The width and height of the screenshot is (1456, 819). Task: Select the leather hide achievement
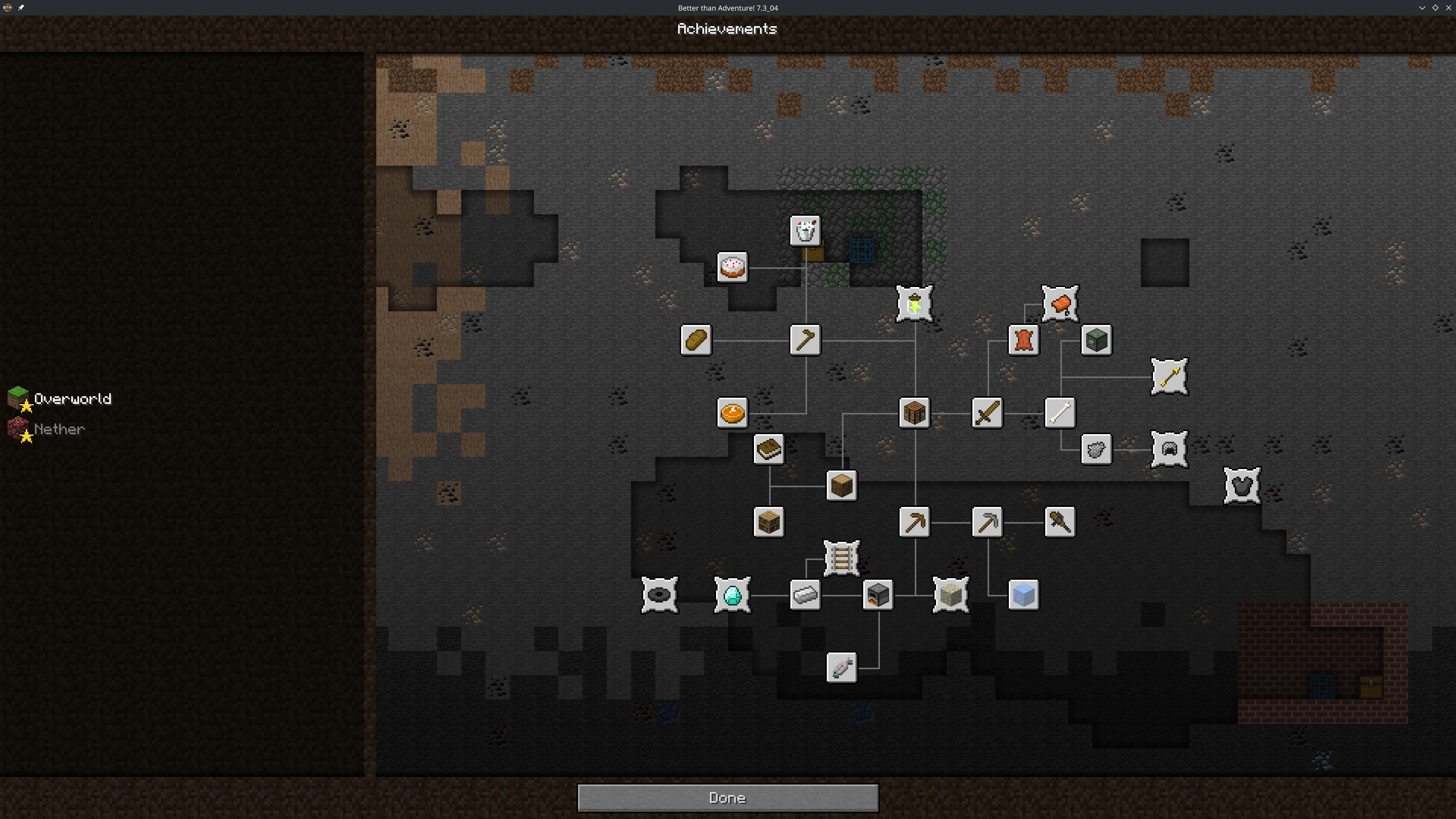pos(1023,340)
